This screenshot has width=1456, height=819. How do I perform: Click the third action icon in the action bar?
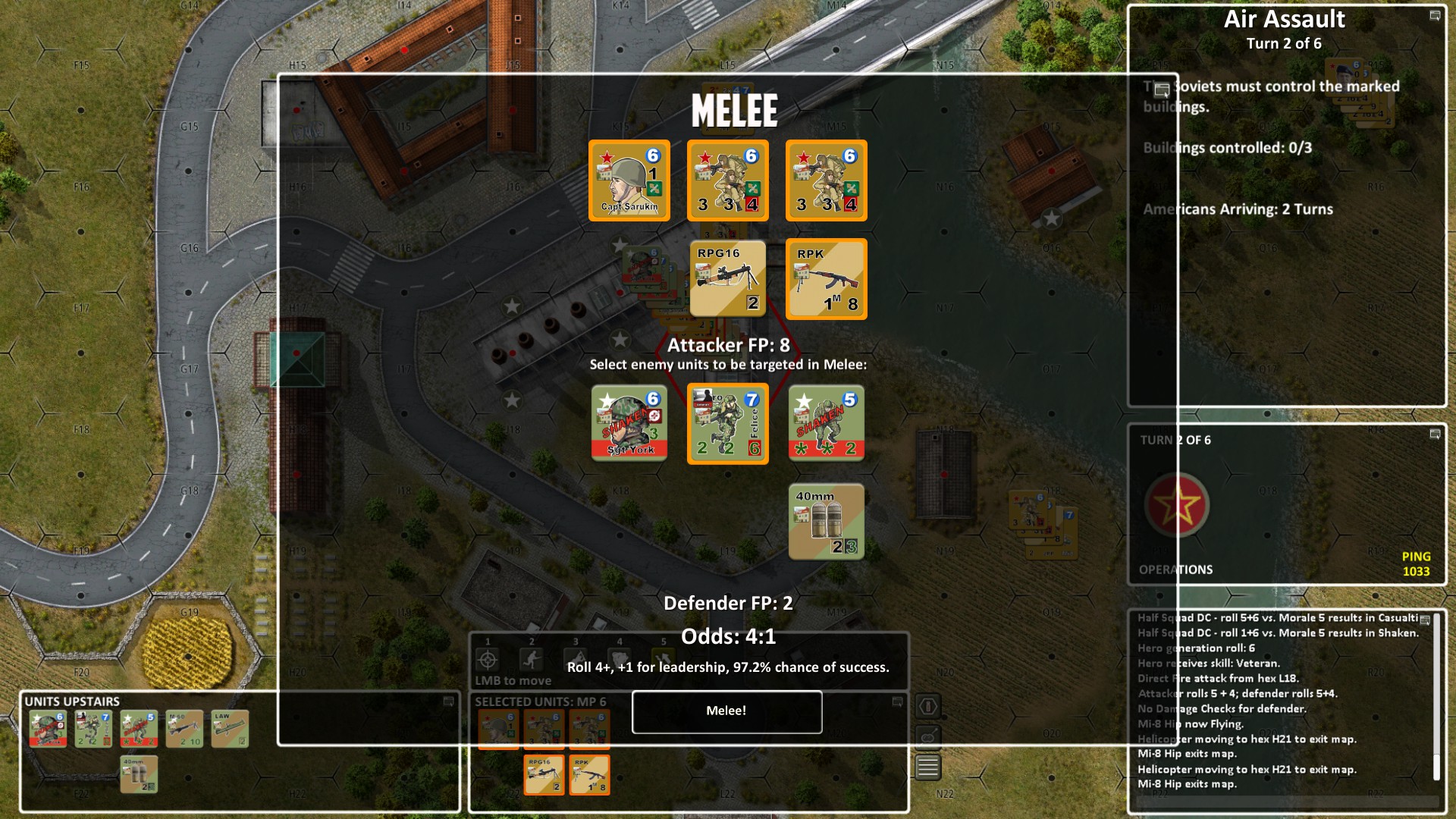click(x=576, y=661)
